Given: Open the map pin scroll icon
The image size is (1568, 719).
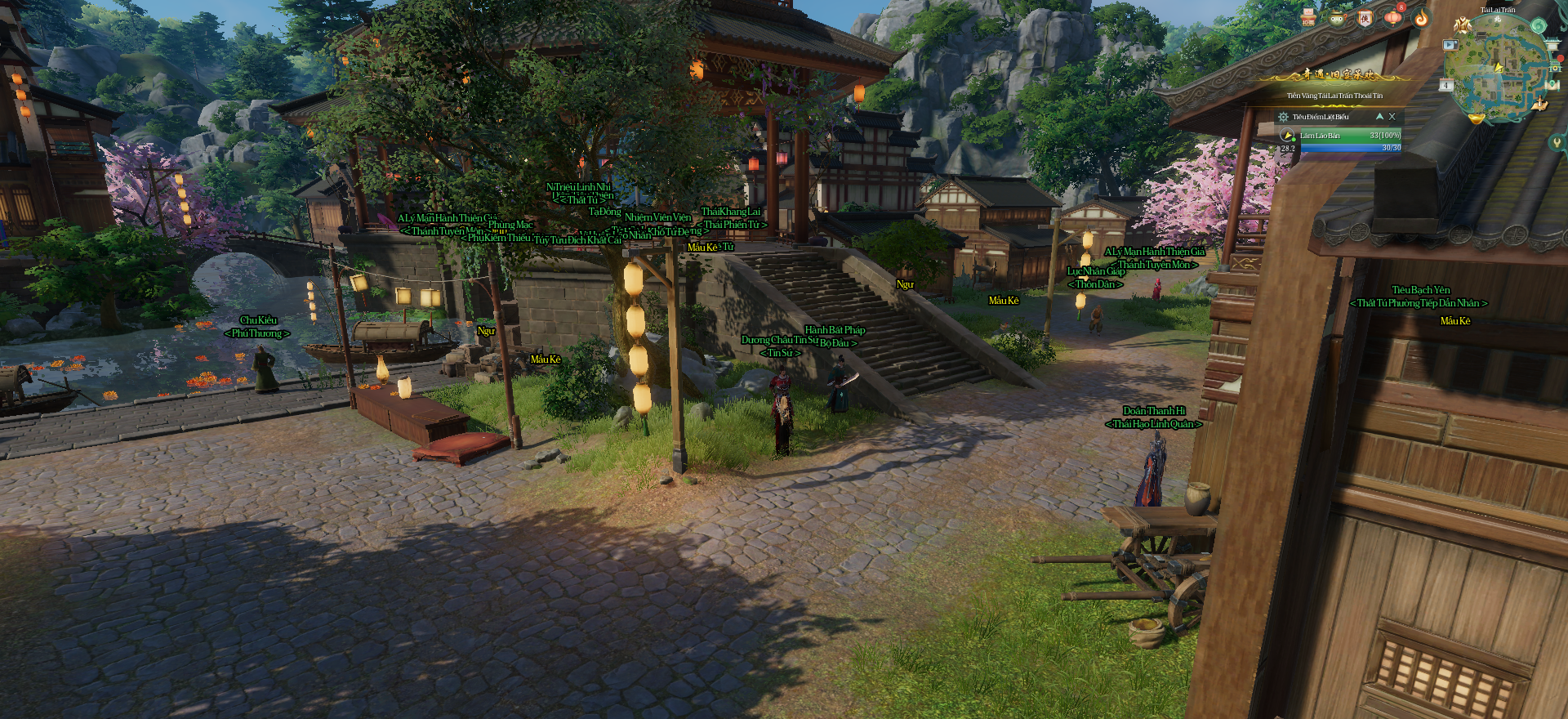Looking at the screenshot, I should [x=1552, y=84].
